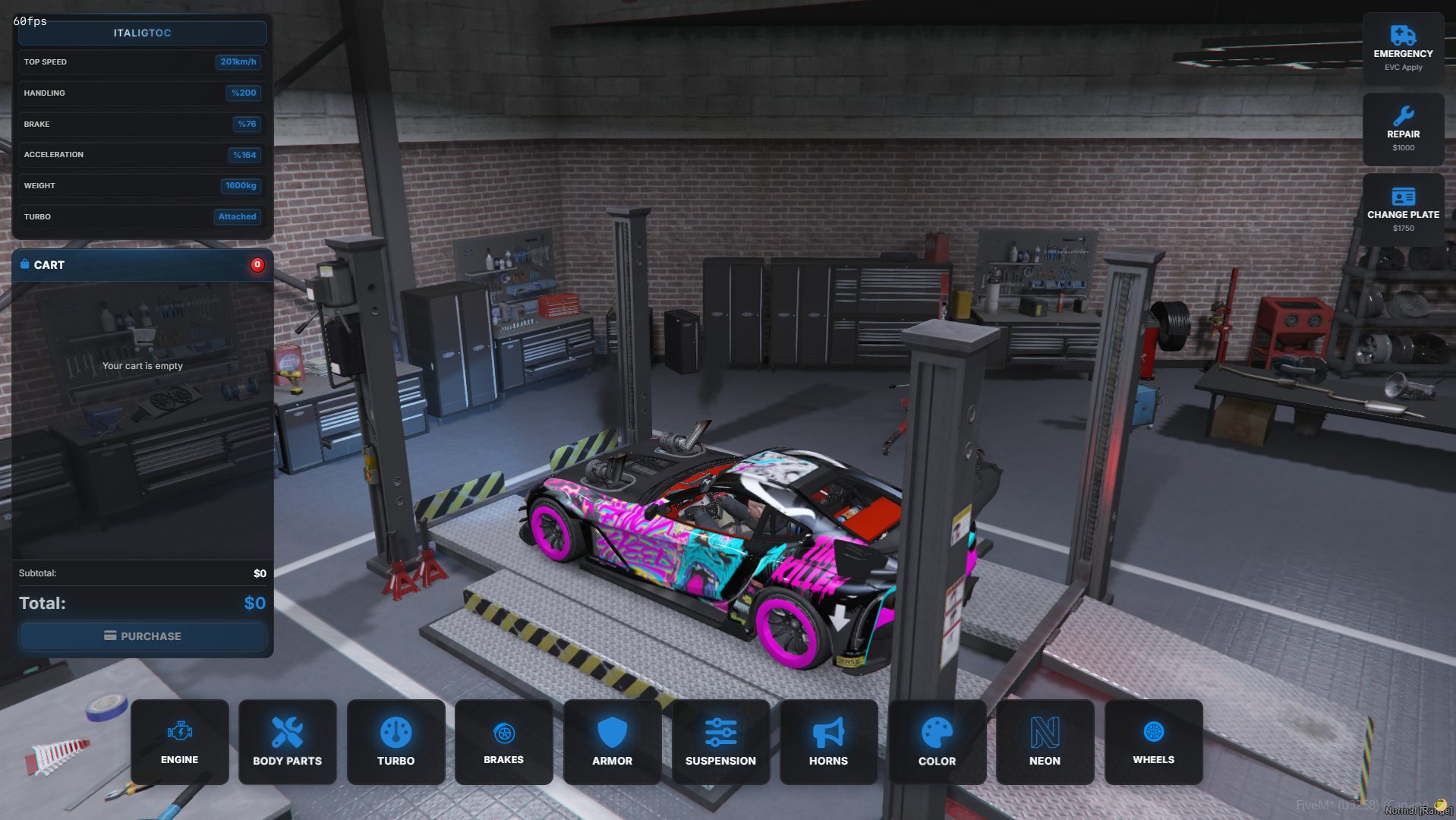Choose the Brakes category

pos(504,742)
